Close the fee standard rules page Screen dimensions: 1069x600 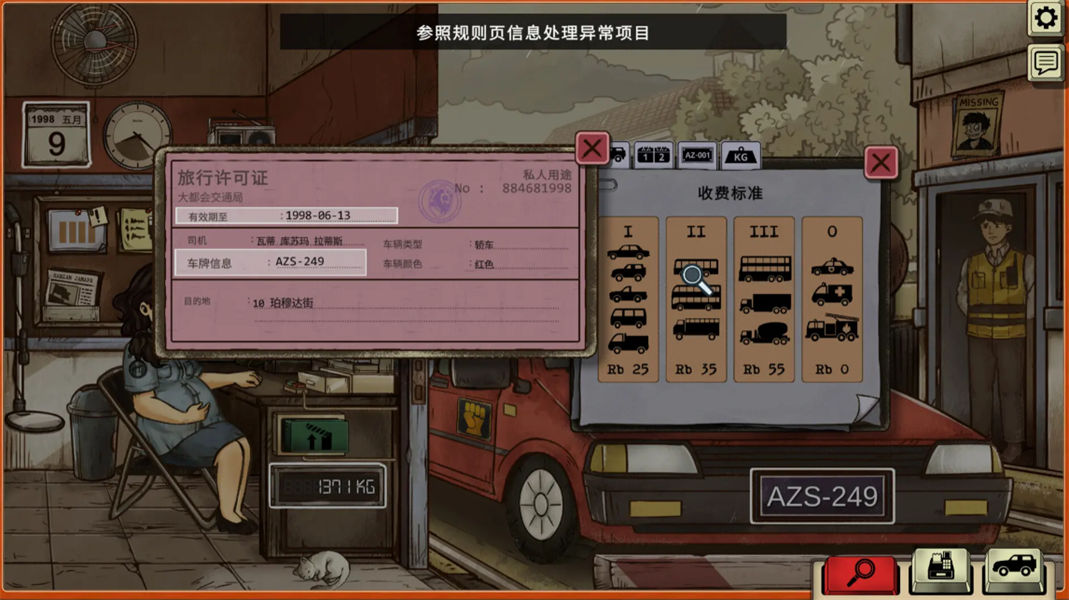880,162
